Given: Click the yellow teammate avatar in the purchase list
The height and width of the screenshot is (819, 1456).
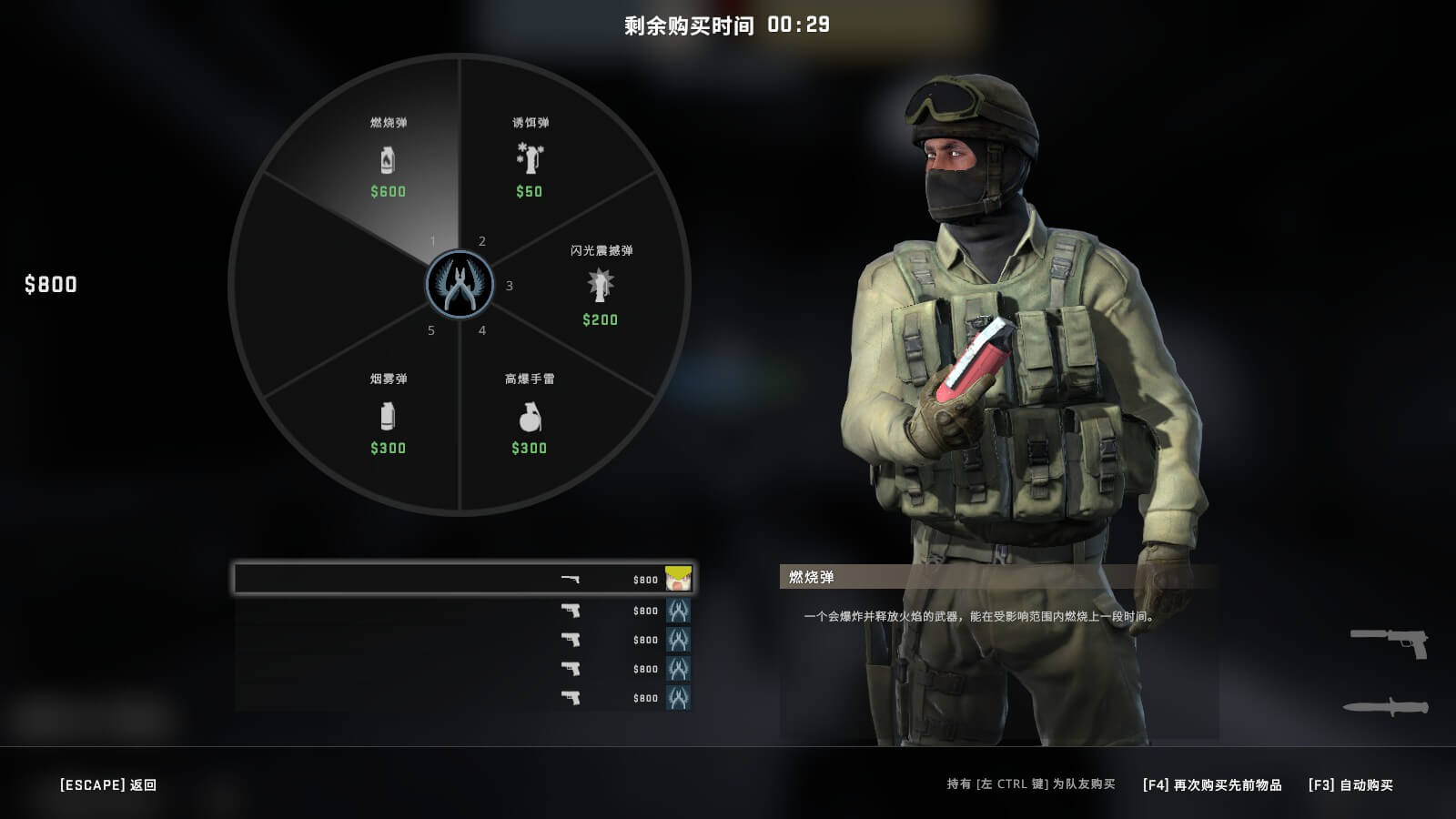Looking at the screenshot, I should click(x=679, y=579).
